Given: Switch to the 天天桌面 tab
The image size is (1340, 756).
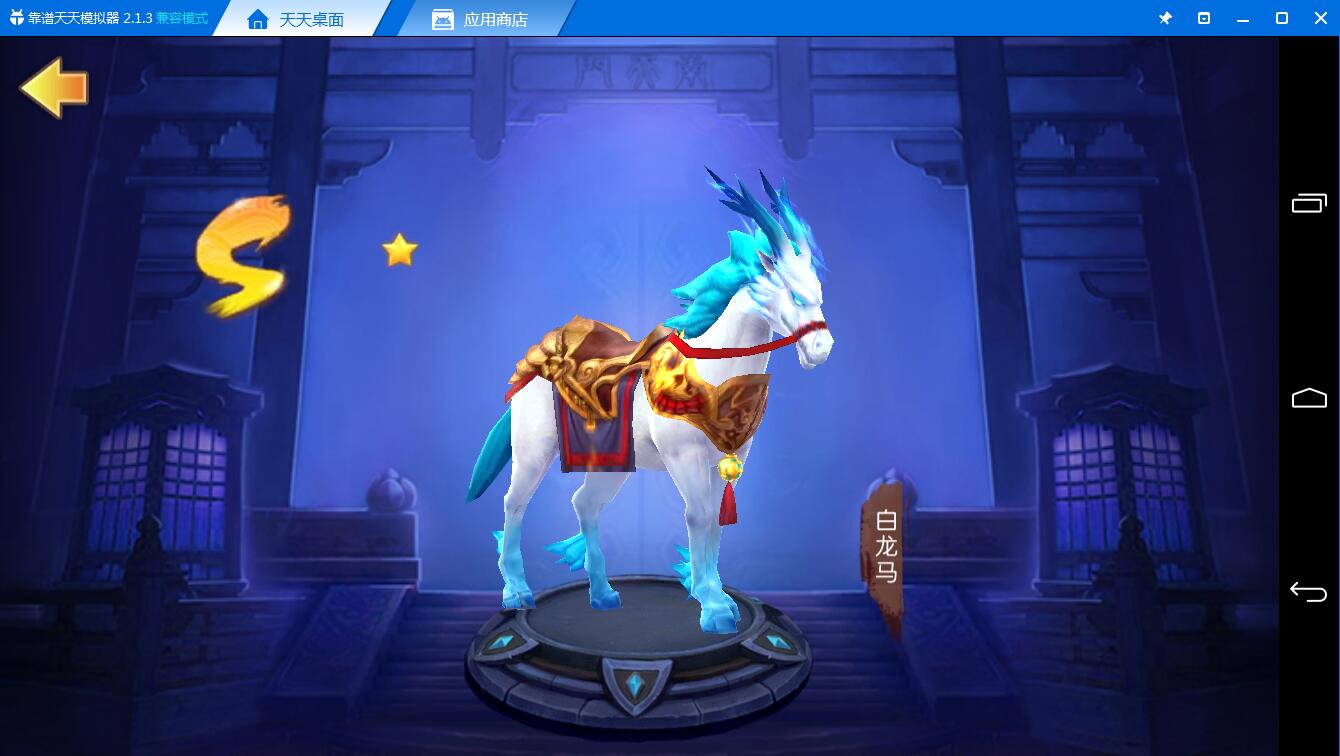Looking at the screenshot, I should click(x=297, y=19).
